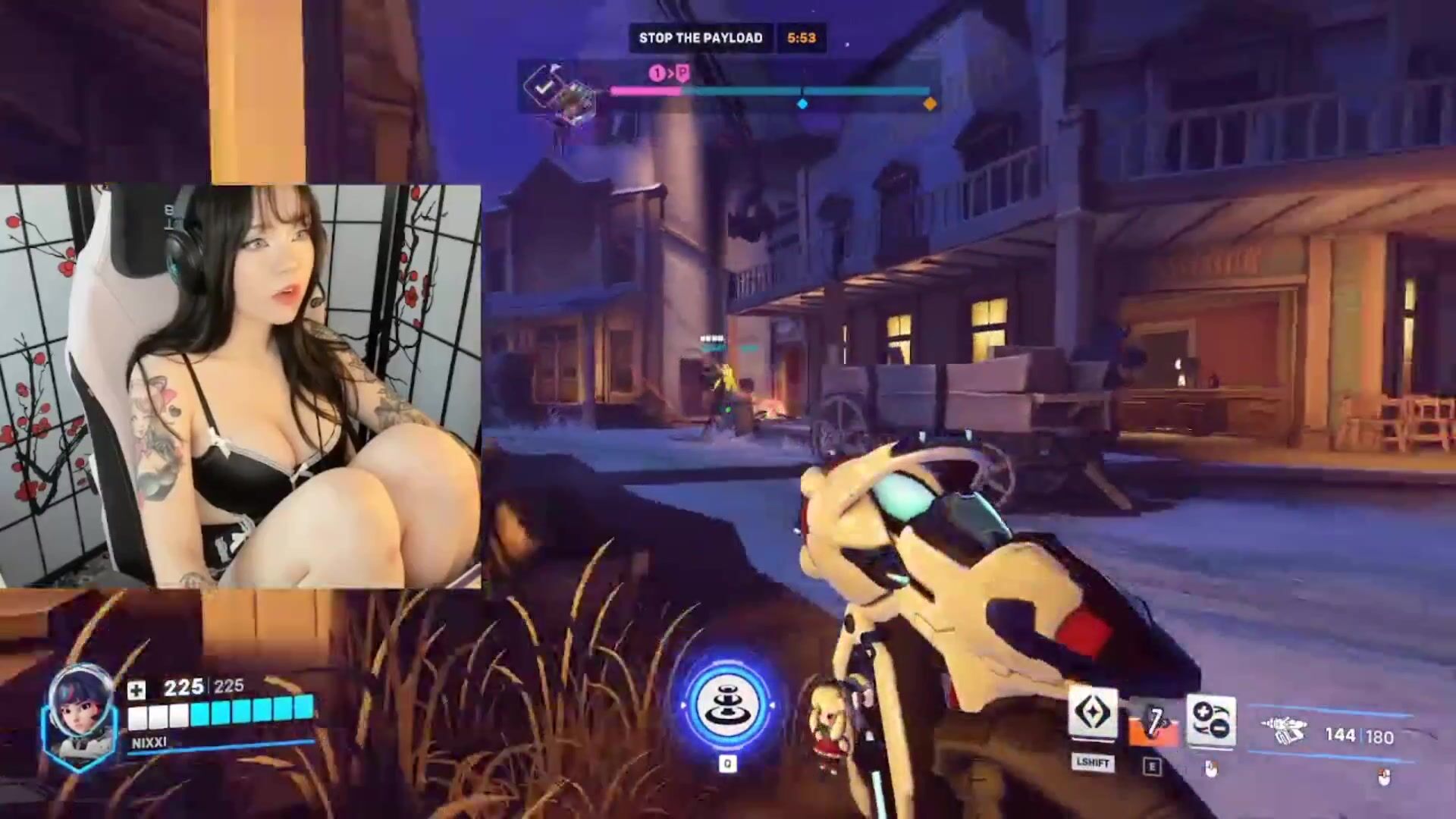Activate the Orbital Ray ultimate icon
1456x819 pixels.
[x=727, y=707]
